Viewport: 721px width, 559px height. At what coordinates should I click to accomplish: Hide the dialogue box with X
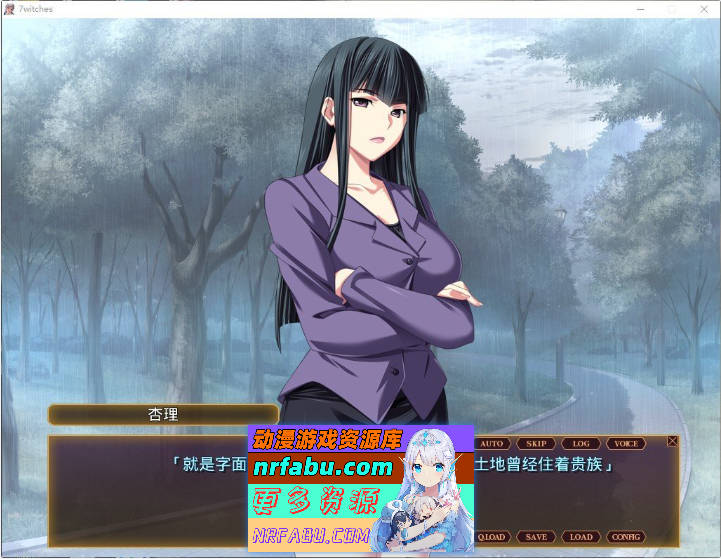(672, 441)
